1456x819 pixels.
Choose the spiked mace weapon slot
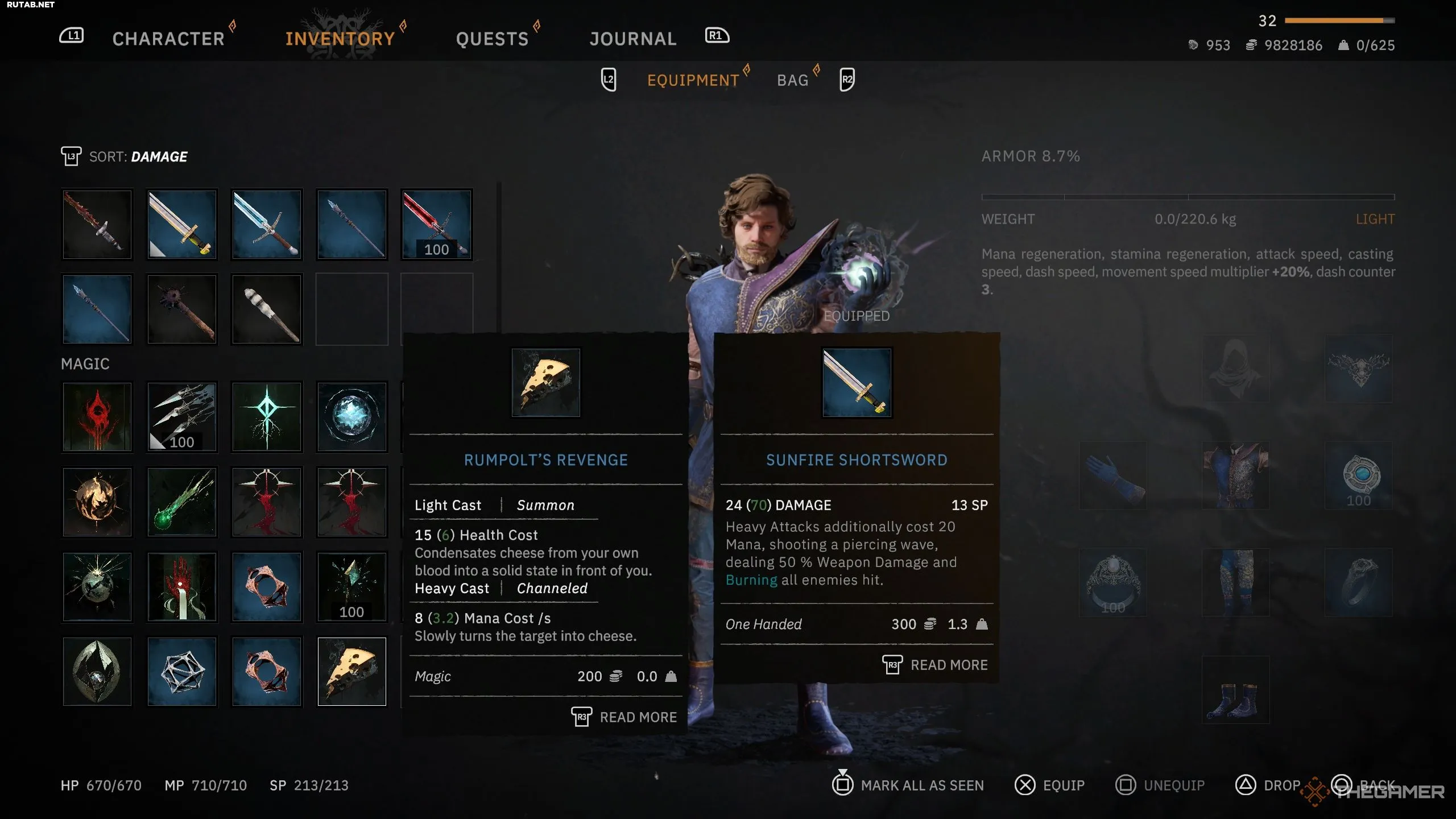point(182,309)
